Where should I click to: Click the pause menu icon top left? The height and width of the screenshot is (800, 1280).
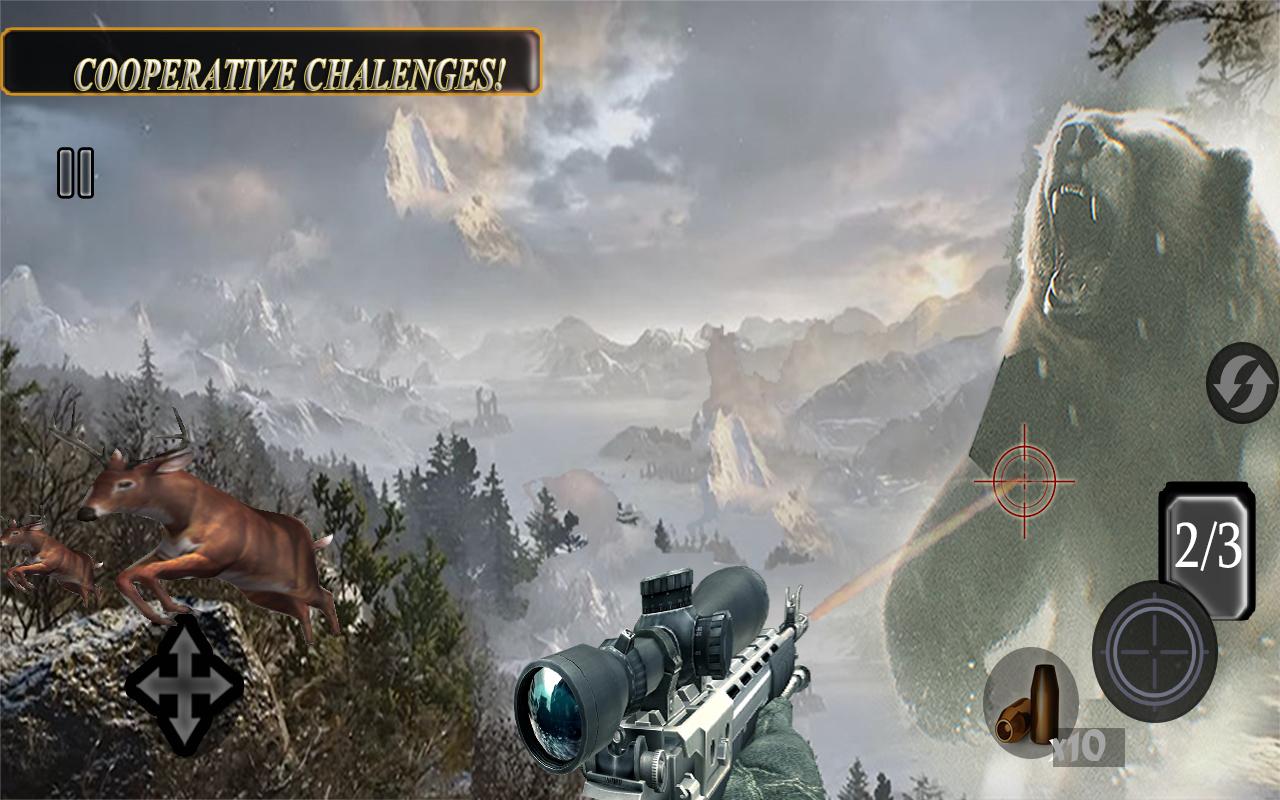point(75,172)
